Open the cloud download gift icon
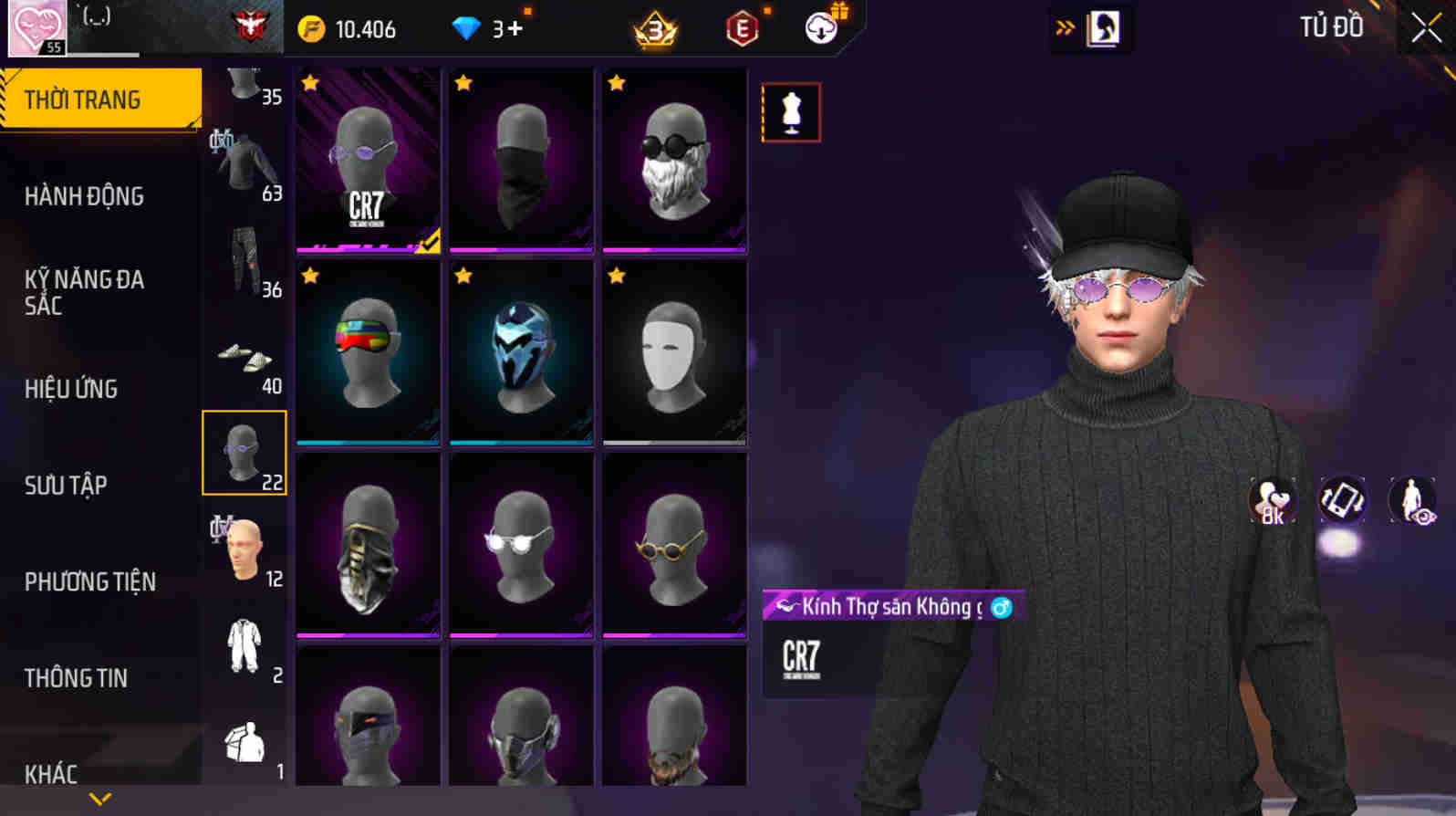This screenshot has height=816, width=1456. point(820,28)
